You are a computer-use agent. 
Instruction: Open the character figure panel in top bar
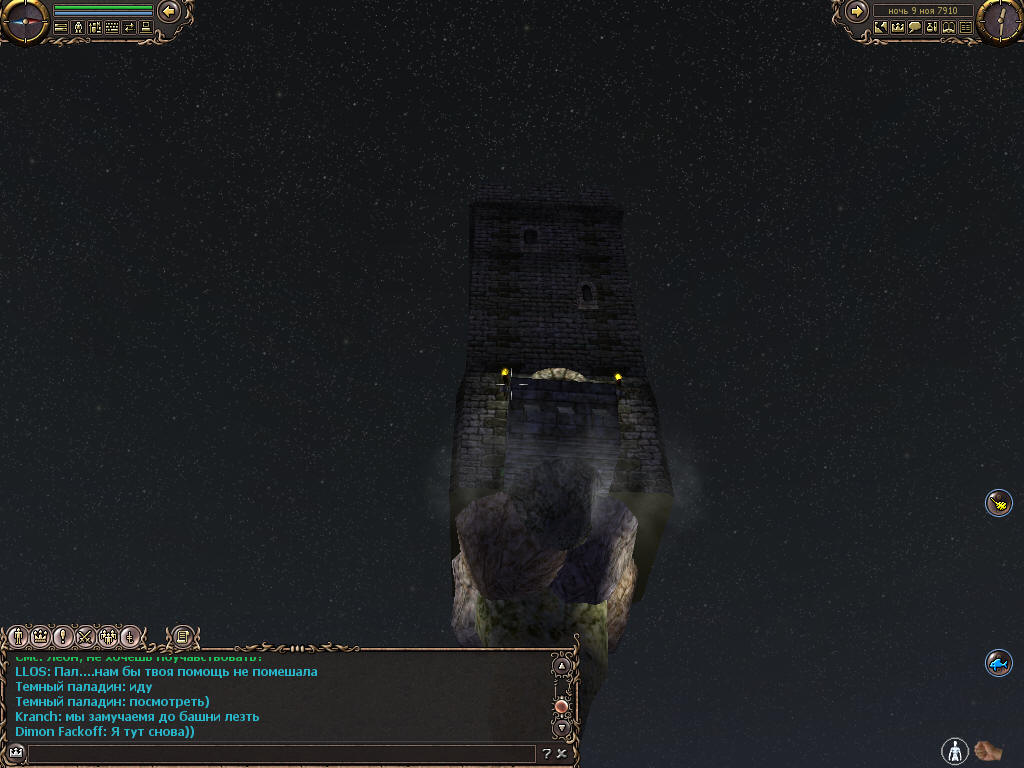coord(78,28)
